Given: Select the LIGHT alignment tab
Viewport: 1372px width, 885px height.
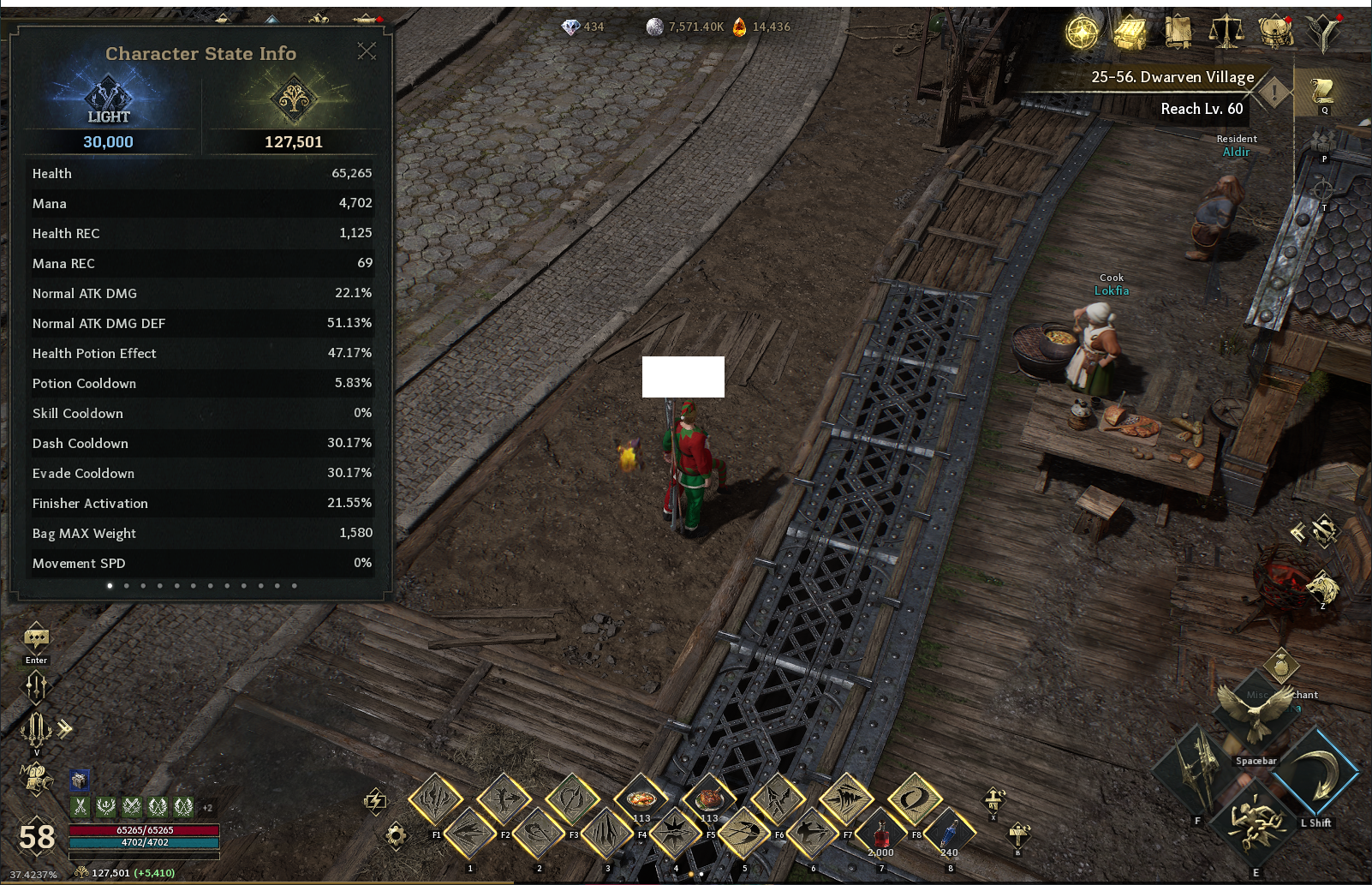Looking at the screenshot, I should [108, 101].
